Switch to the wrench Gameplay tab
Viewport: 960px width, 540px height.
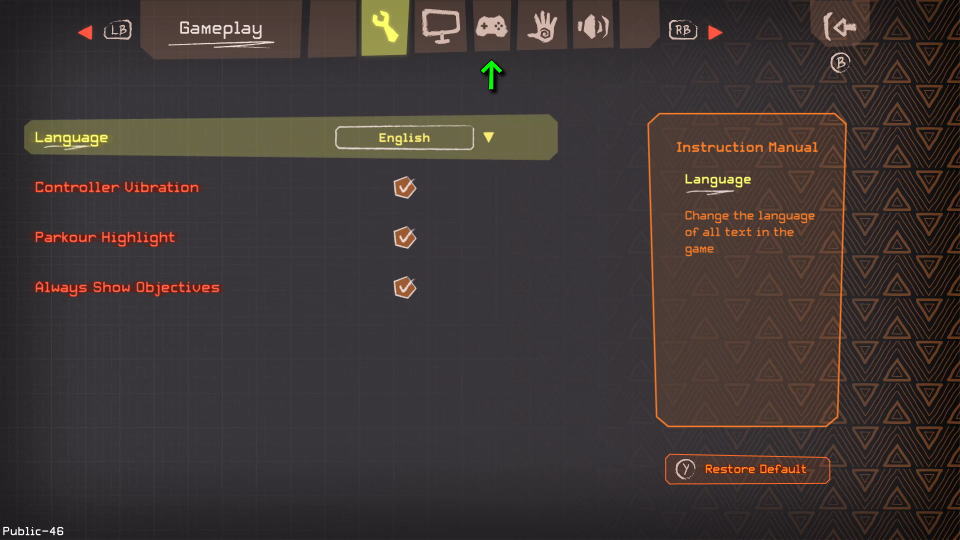(x=385, y=27)
